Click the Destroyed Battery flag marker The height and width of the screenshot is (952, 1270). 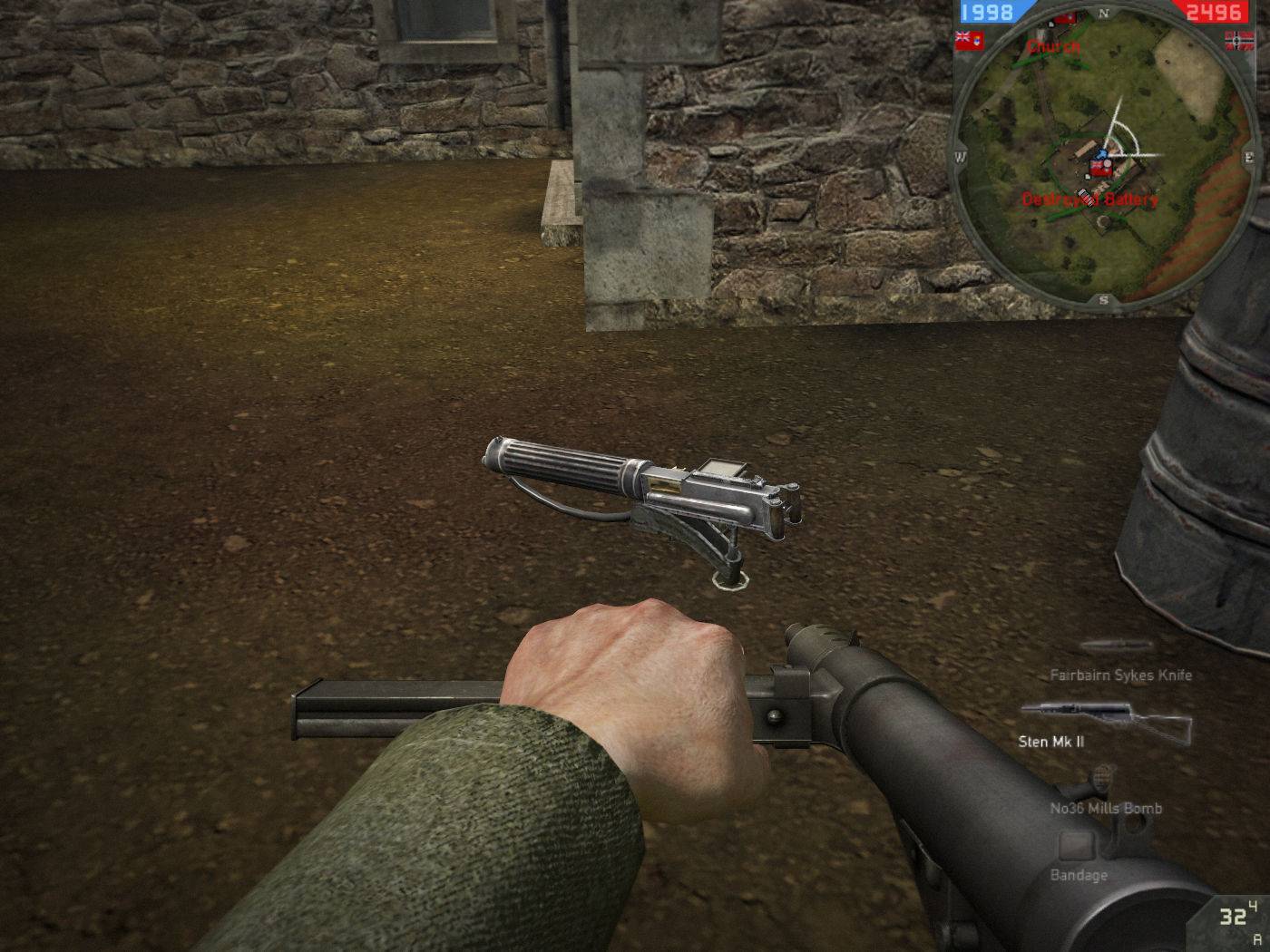tap(1101, 169)
